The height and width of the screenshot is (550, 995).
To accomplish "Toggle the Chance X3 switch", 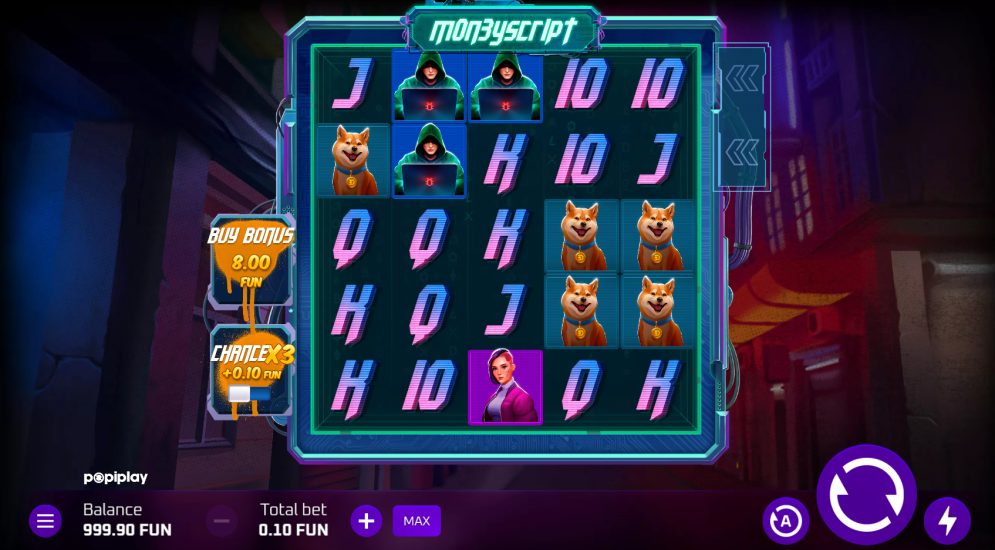I will click(x=248, y=394).
